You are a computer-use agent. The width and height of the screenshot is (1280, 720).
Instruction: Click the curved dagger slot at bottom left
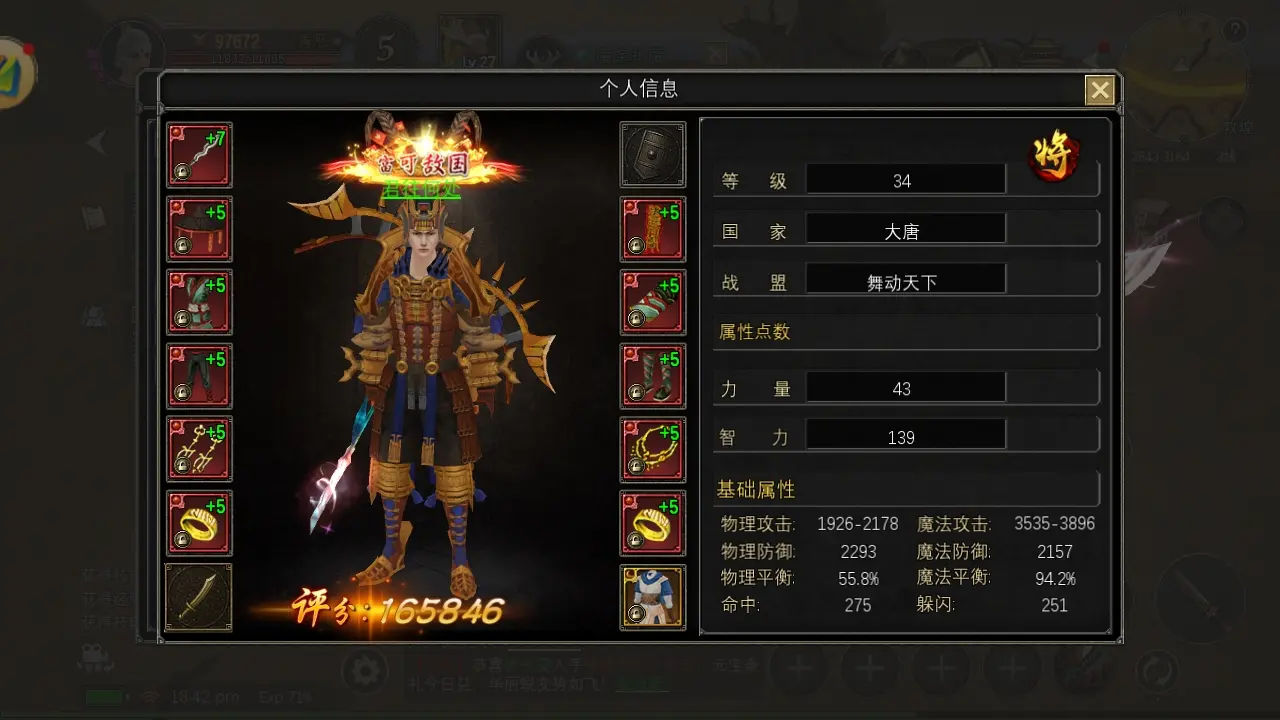[199, 596]
